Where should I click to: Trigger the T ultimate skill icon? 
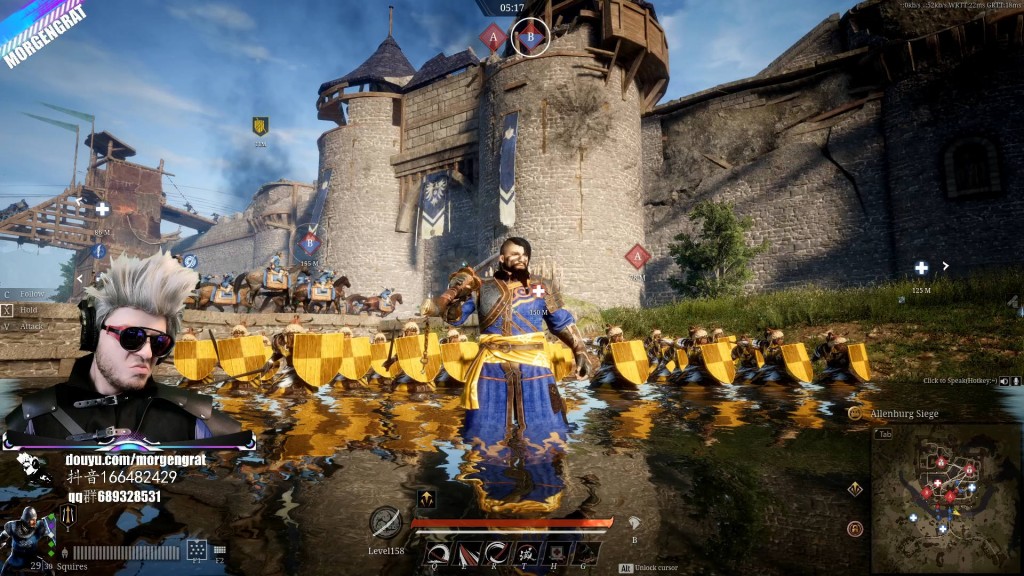(x=526, y=553)
